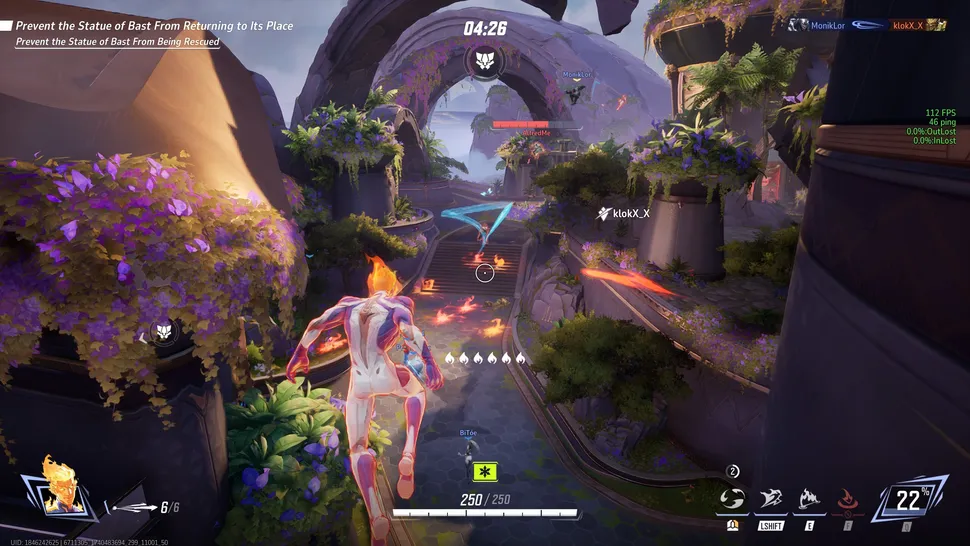The height and width of the screenshot is (546, 970).
Task: Select the panther objective icon under the timer
Action: point(485,59)
